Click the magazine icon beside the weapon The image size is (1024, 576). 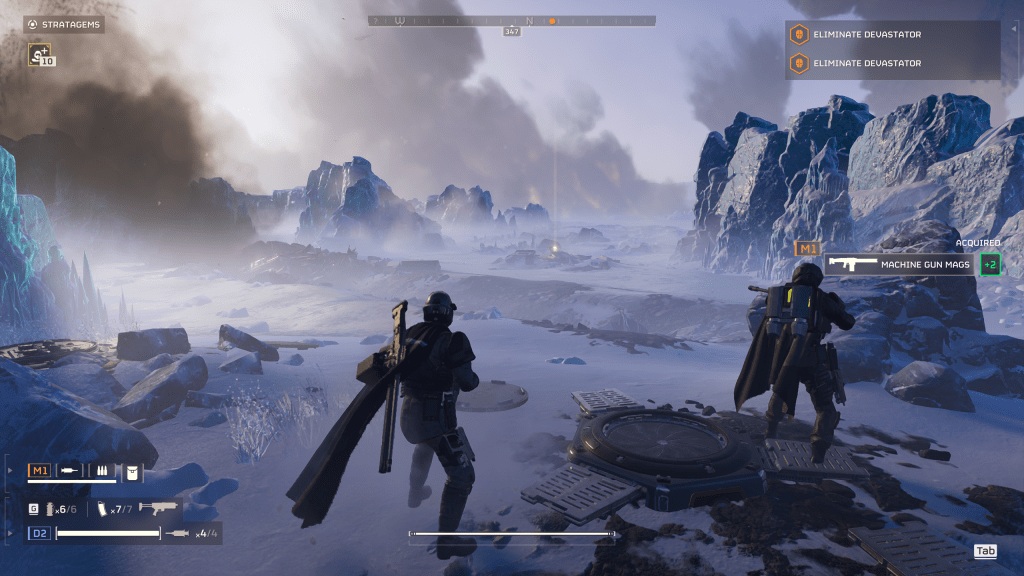coord(103,509)
